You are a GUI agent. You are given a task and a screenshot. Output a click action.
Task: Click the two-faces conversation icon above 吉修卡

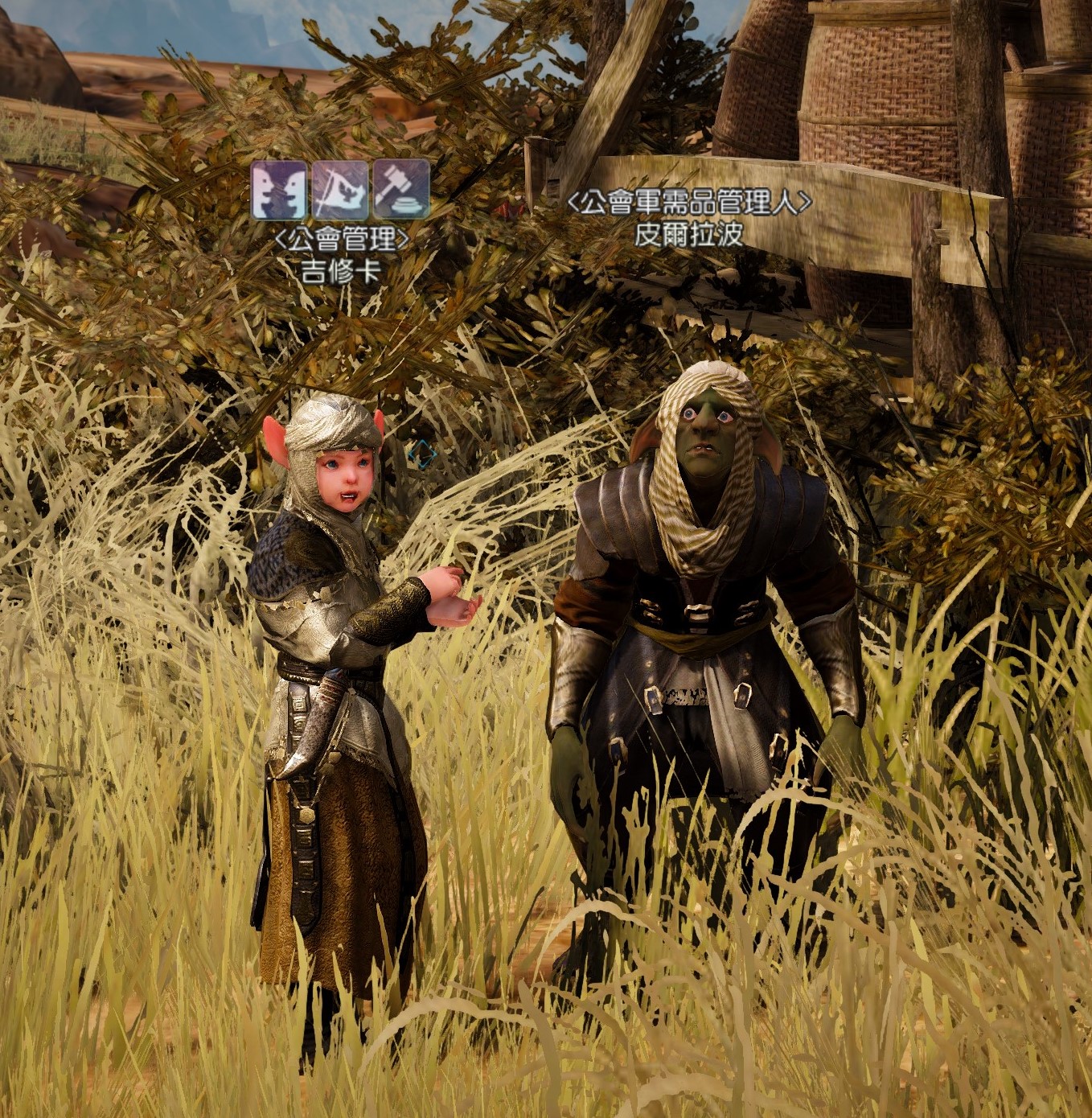(x=279, y=191)
